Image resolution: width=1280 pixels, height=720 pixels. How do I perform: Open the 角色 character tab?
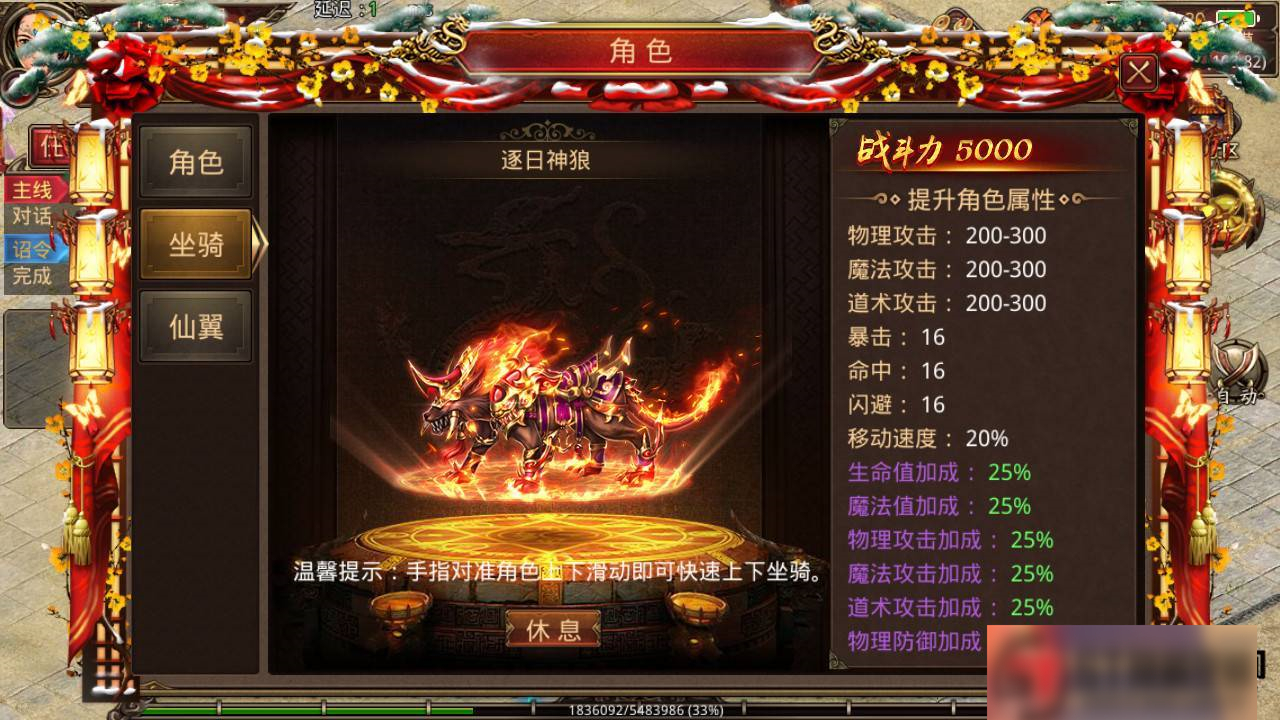pos(196,162)
